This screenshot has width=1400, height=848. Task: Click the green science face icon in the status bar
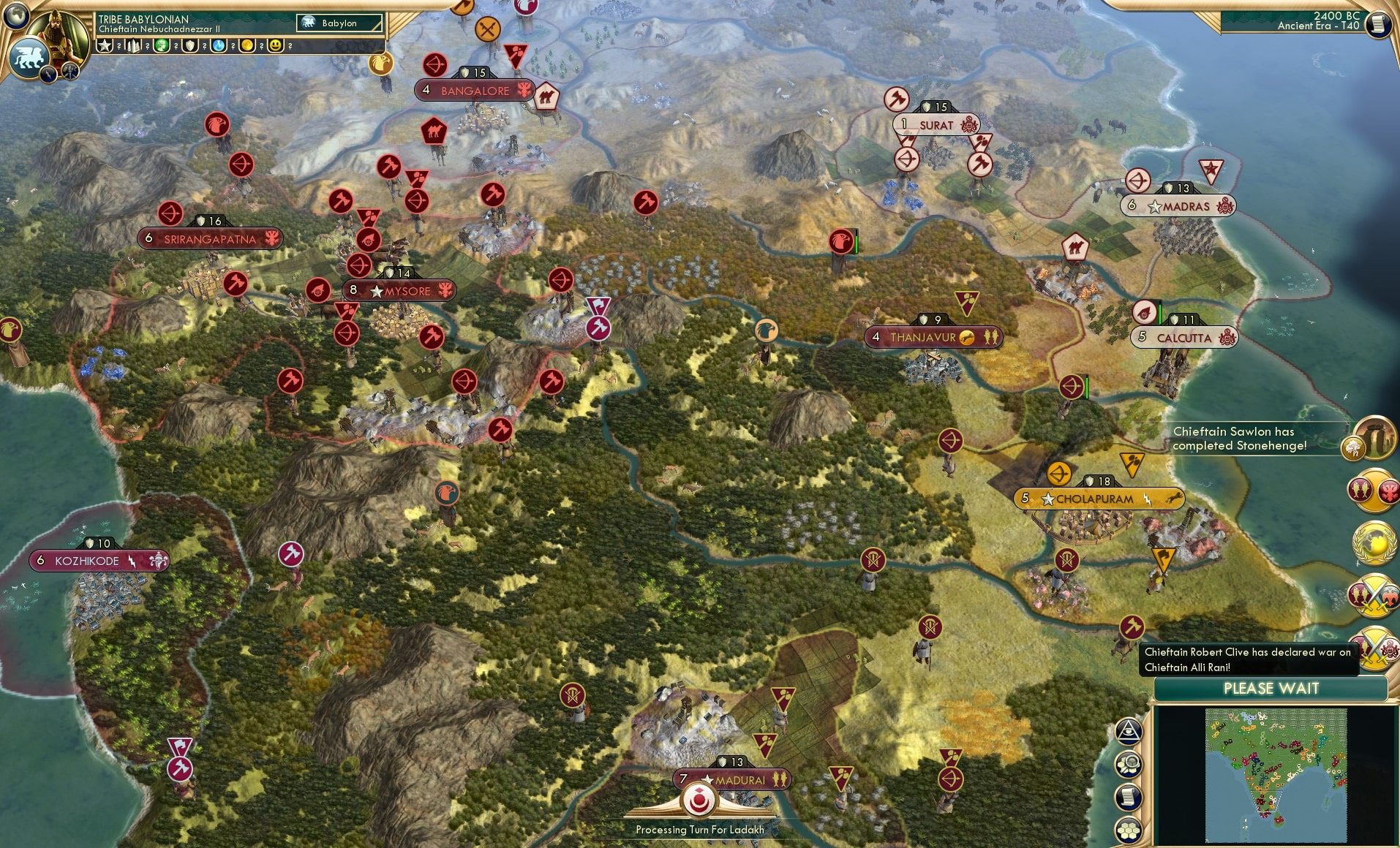tap(161, 45)
